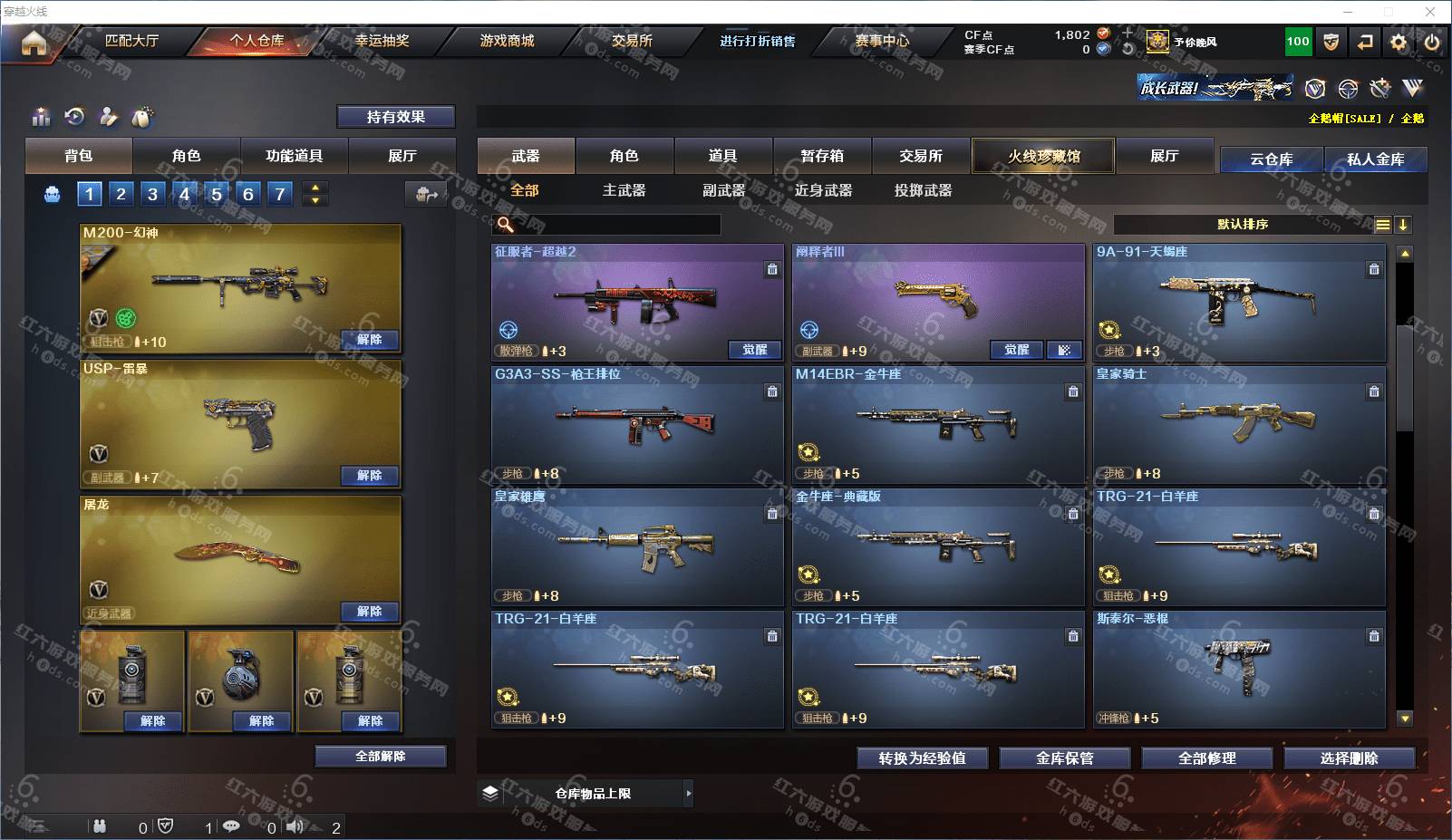Switch to the 火线珍藏馆 tab
Screen dimensions: 1452x840
pyautogui.click(x=1043, y=156)
